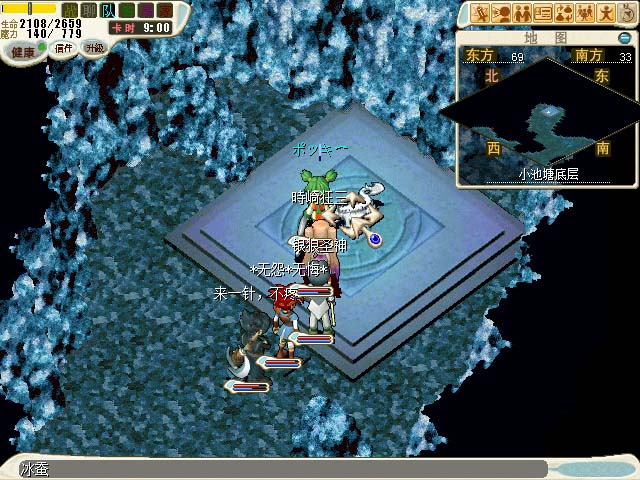Toggle the 聊 chat mode indicator

click(x=89, y=10)
